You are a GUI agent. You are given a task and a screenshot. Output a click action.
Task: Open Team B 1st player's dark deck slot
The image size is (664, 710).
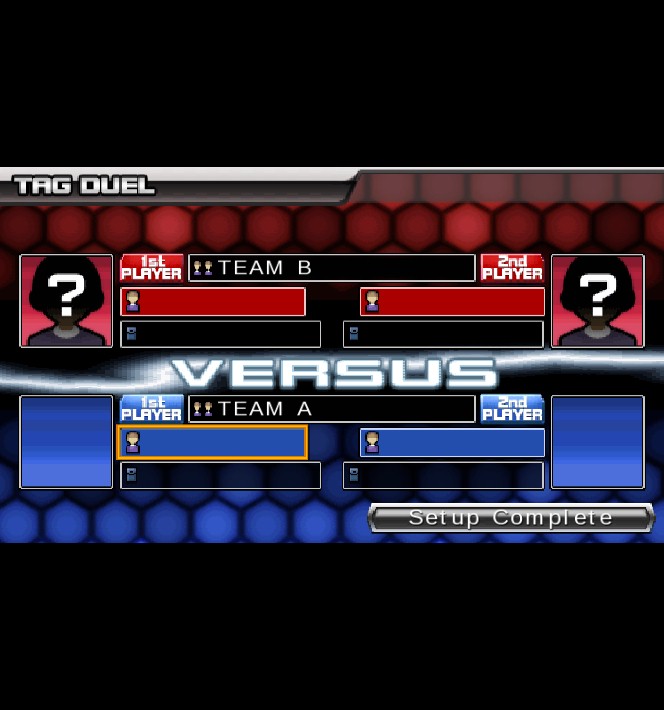click(x=220, y=334)
